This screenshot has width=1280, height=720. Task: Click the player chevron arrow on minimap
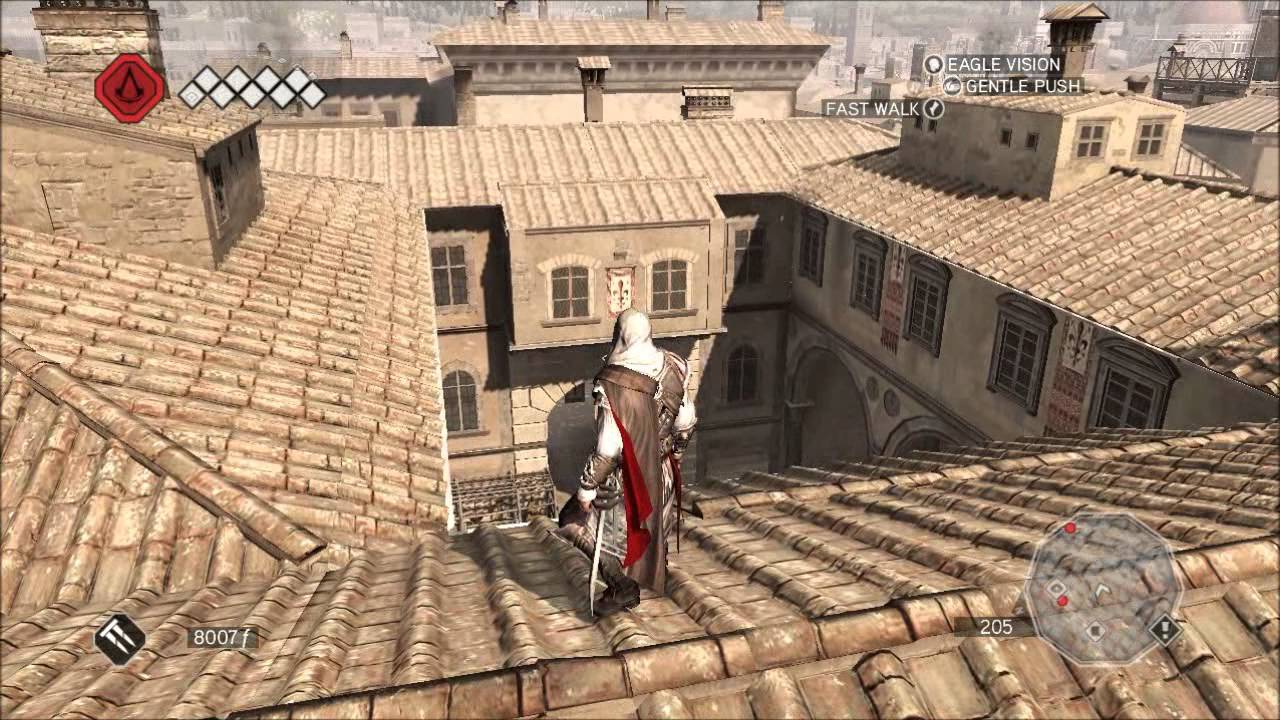(1100, 588)
